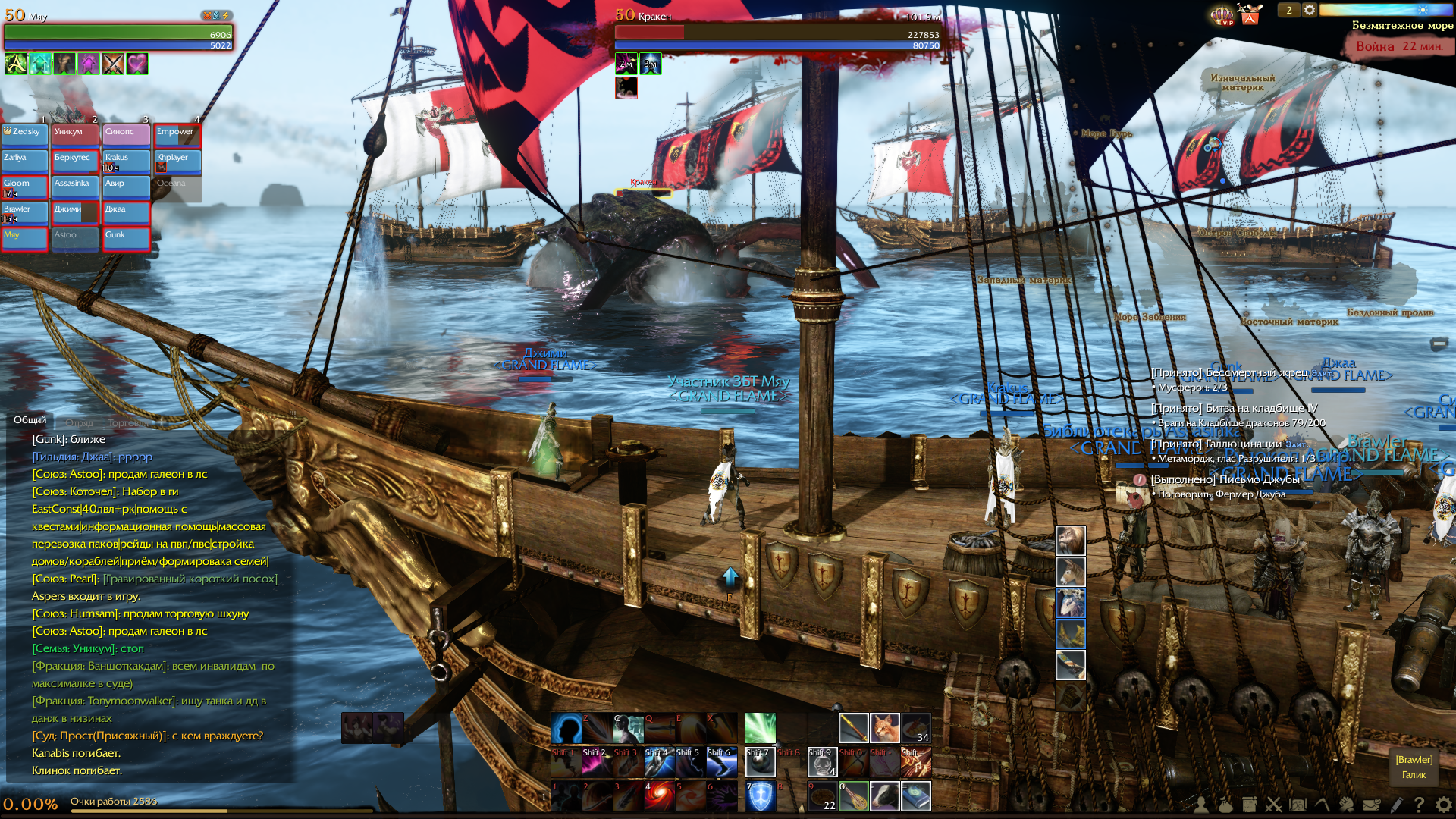The image size is (1456, 819).
Task: Open the map scroll icon in menu bar
Action: [1298, 805]
